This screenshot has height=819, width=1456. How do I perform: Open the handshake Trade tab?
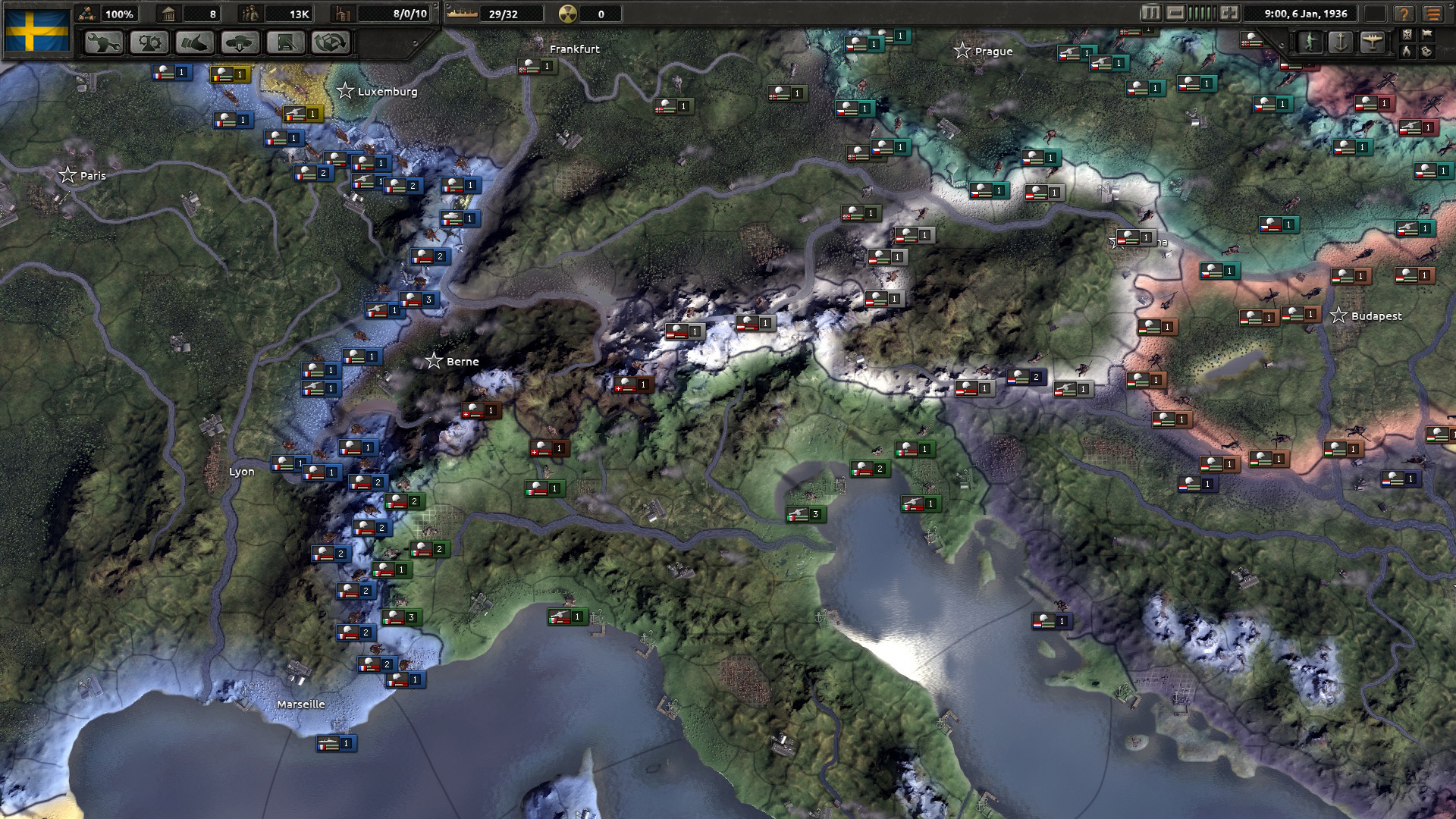(x=195, y=42)
